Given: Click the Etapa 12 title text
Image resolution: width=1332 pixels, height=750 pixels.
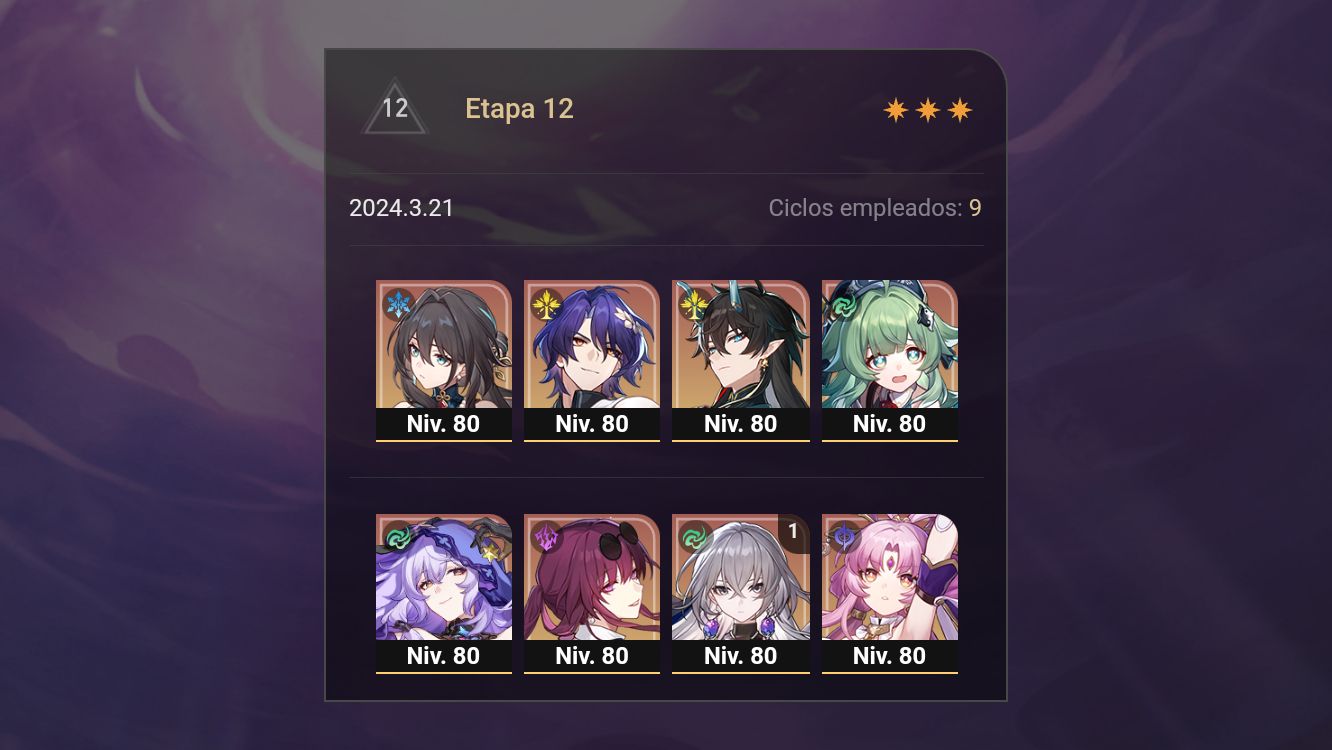Looking at the screenshot, I should [519, 108].
